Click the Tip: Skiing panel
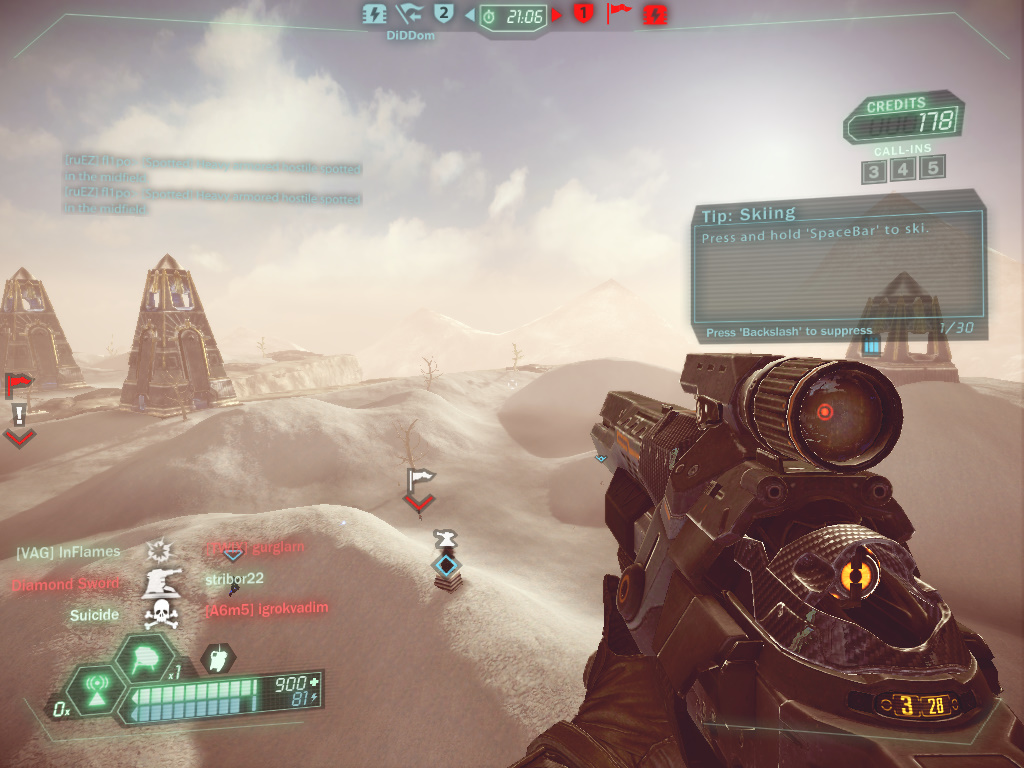Viewport: 1024px width, 768px height. coord(838,265)
